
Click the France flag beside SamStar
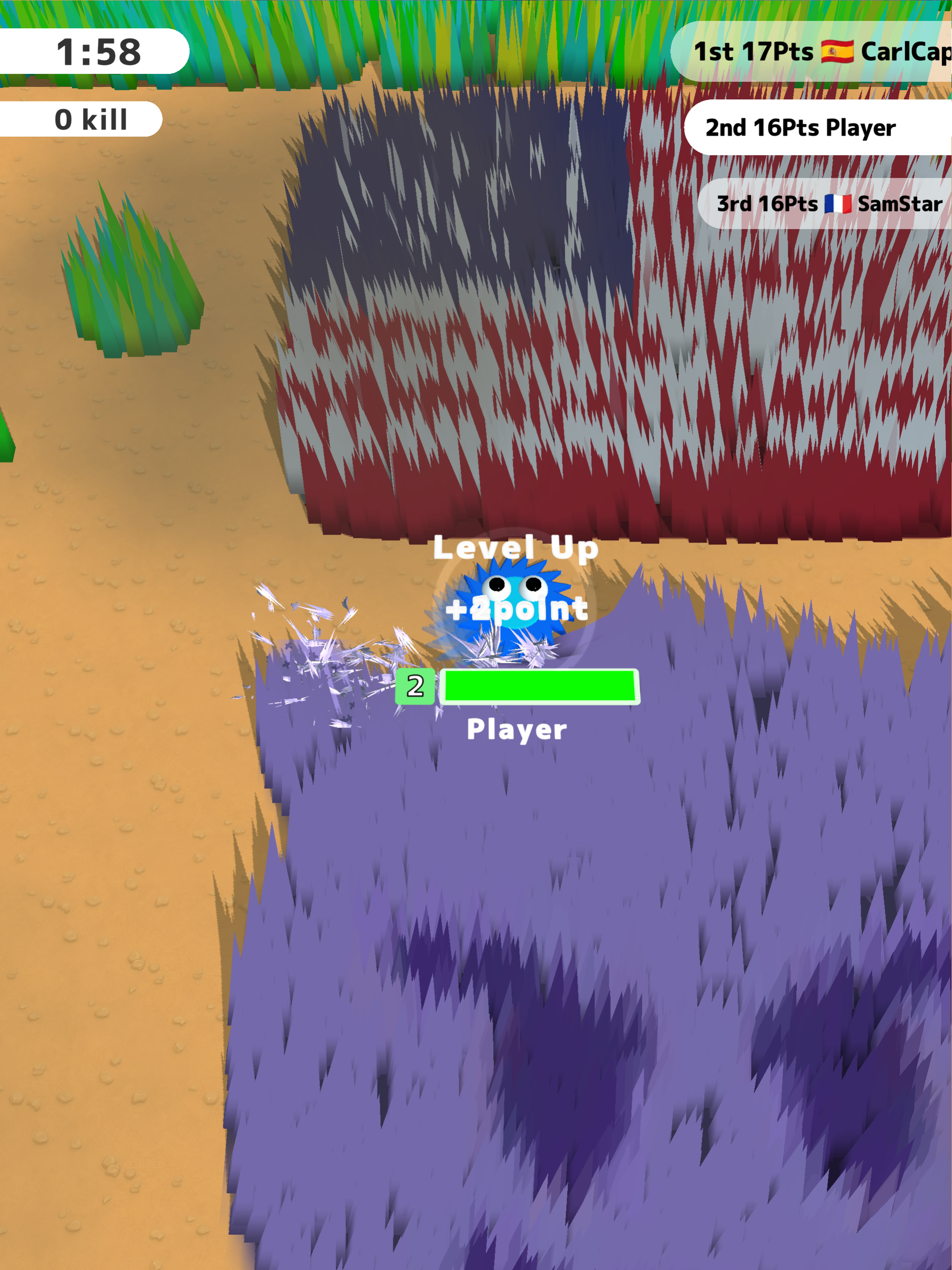point(838,205)
